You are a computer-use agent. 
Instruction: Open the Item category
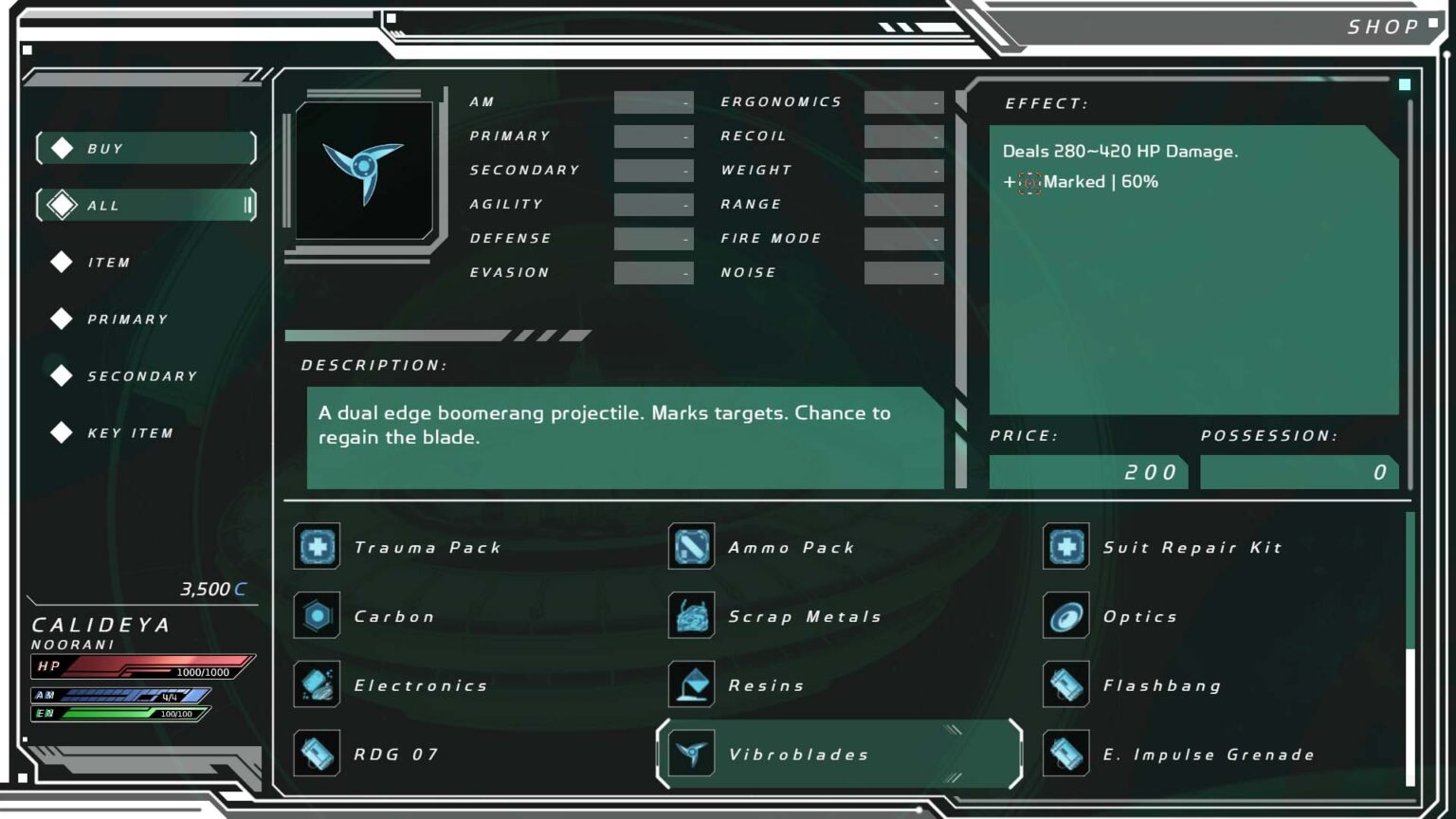(x=108, y=263)
